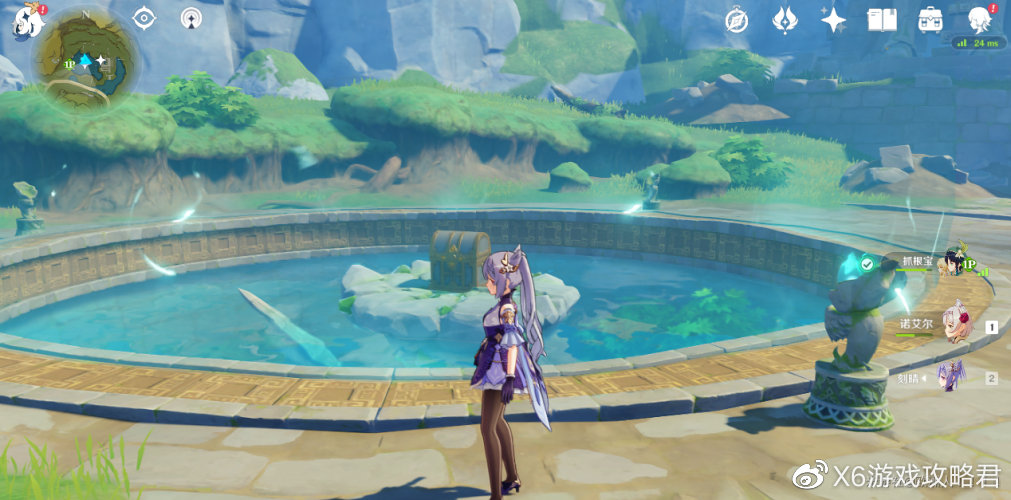Open the co-op mode signal icon
Screen dimensions: 1011x500
click(192, 18)
